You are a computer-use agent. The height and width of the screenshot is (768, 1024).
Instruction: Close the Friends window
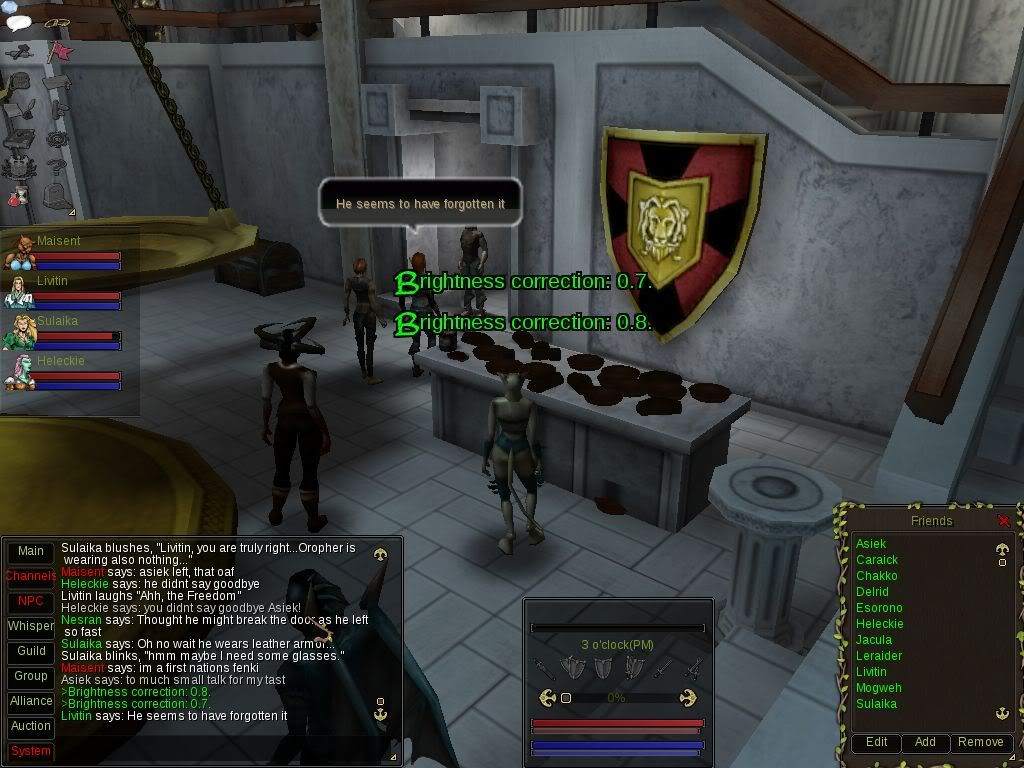1004,521
